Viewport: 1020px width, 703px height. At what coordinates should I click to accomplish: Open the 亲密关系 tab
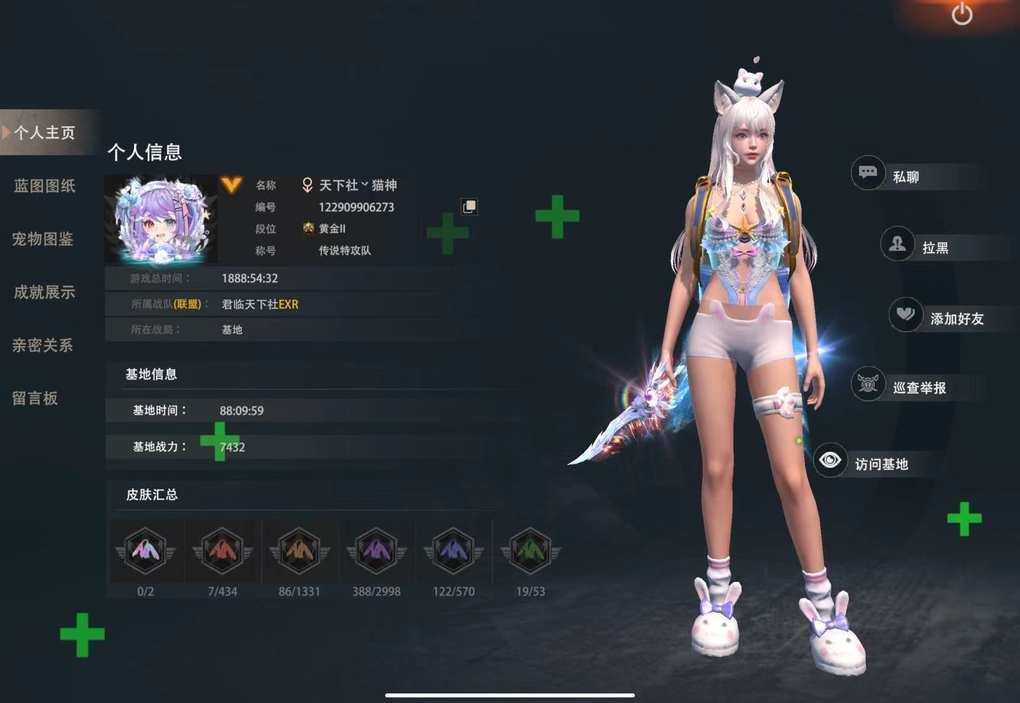click(x=43, y=345)
